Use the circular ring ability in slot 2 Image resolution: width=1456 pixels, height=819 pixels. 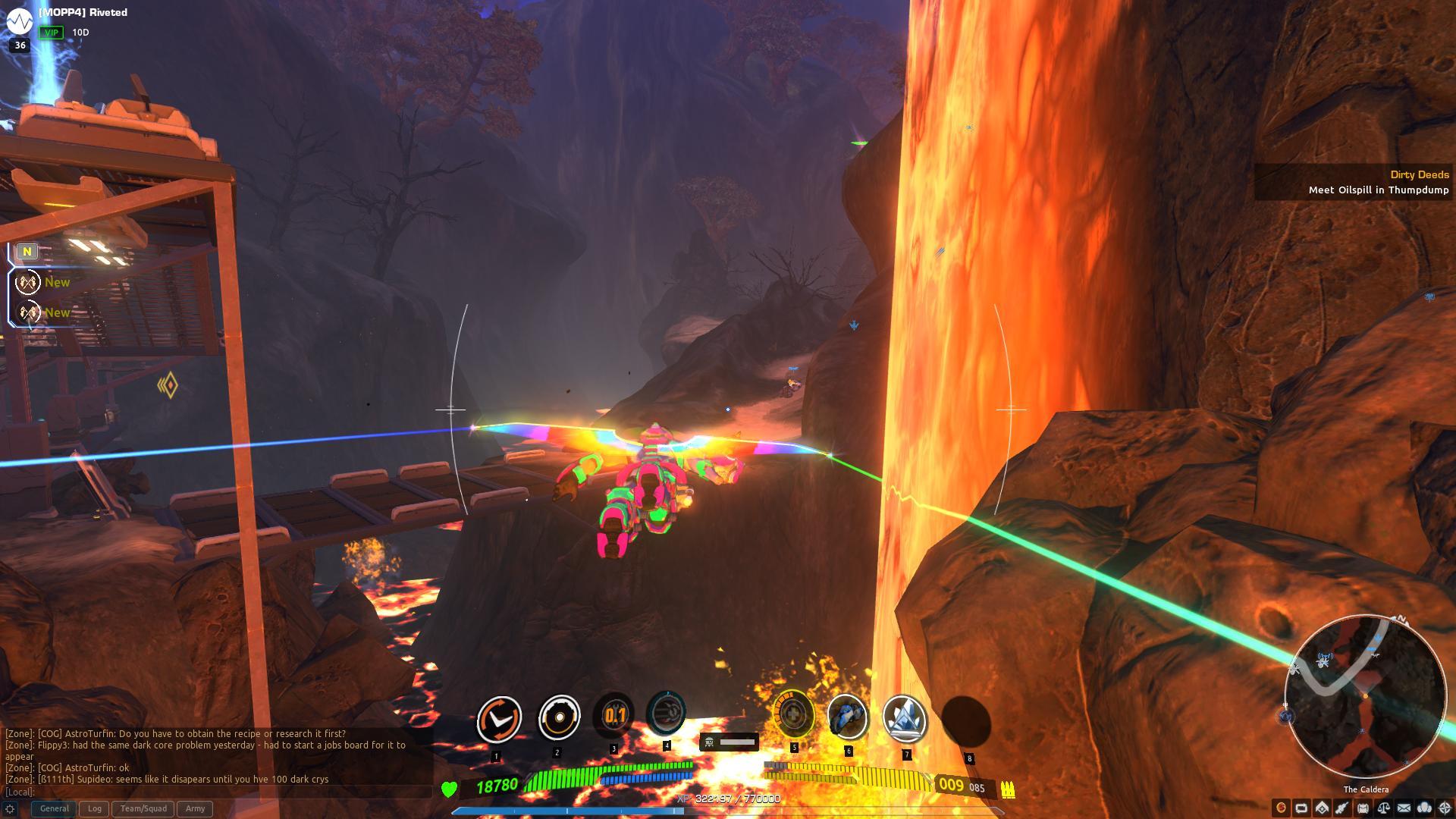pyautogui.click(x=558, y=717)
